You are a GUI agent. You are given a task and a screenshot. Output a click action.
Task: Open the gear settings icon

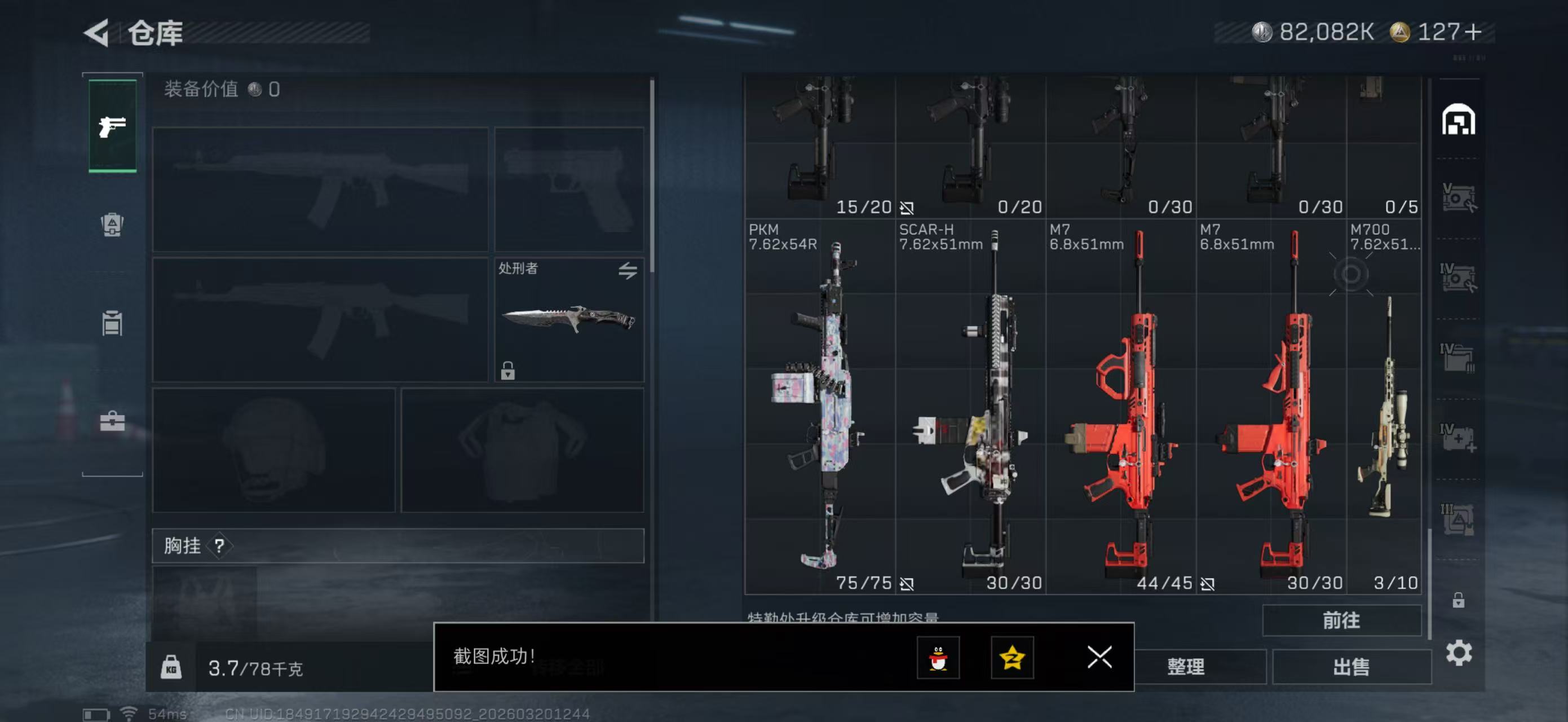pos(1459,653)
